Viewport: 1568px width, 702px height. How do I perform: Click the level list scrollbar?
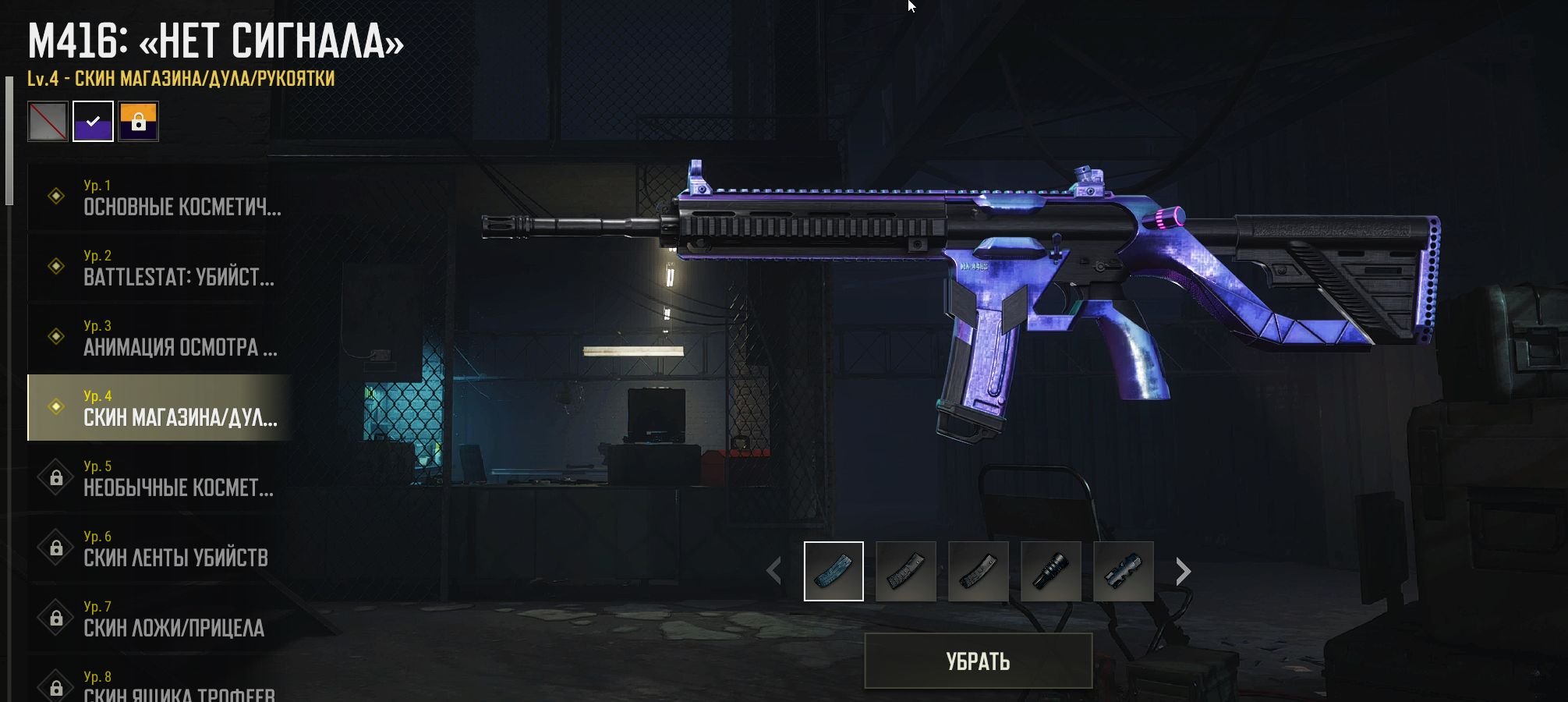click(x=9, y=140)
